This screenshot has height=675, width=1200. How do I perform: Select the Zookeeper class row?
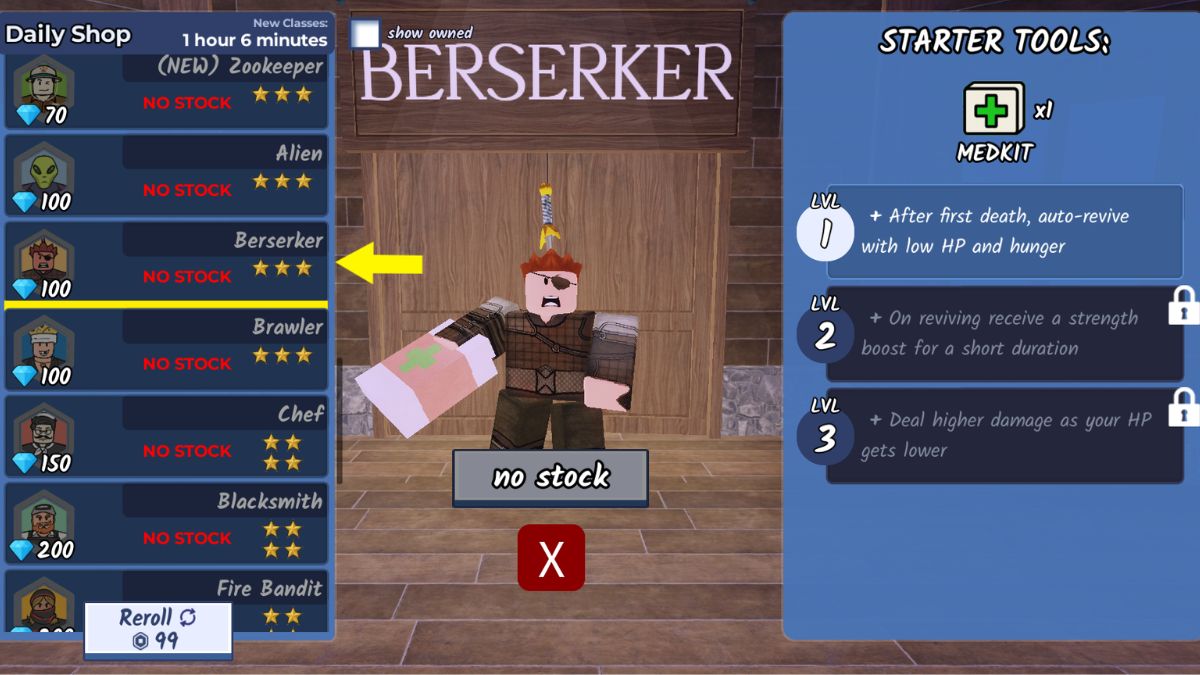166,92
